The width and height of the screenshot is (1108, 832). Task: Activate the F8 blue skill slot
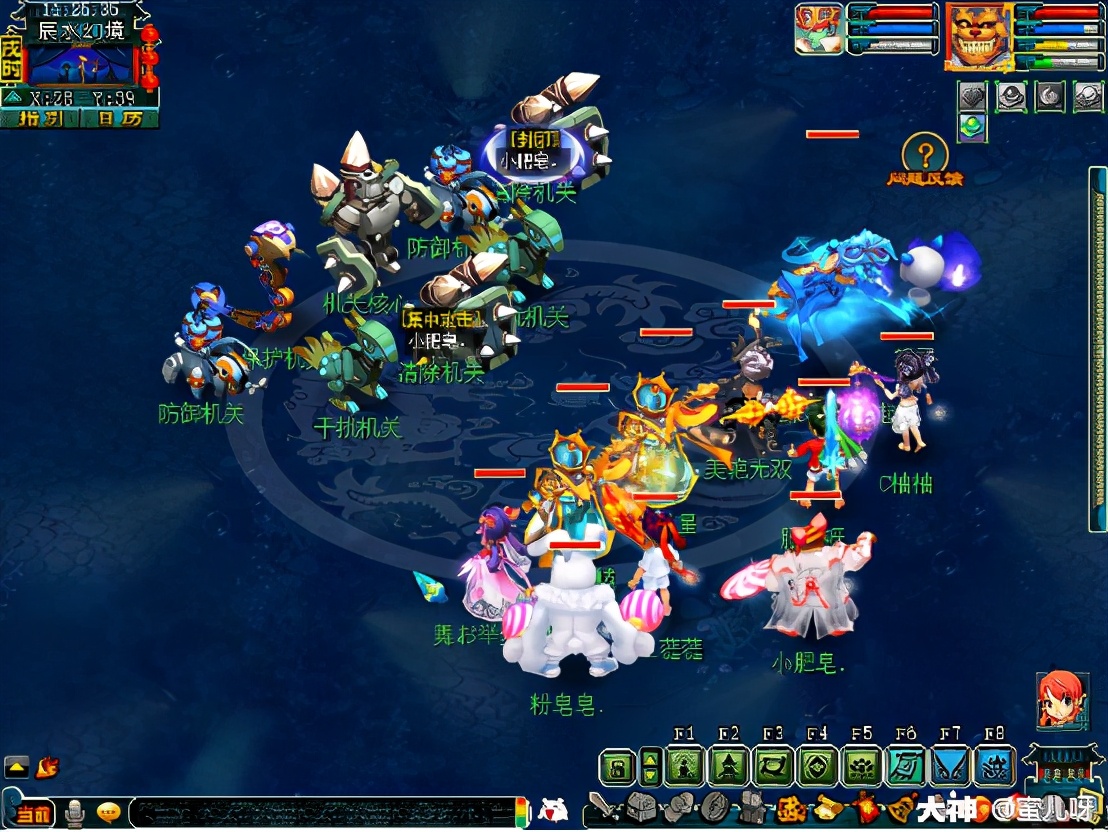(994, 767)
